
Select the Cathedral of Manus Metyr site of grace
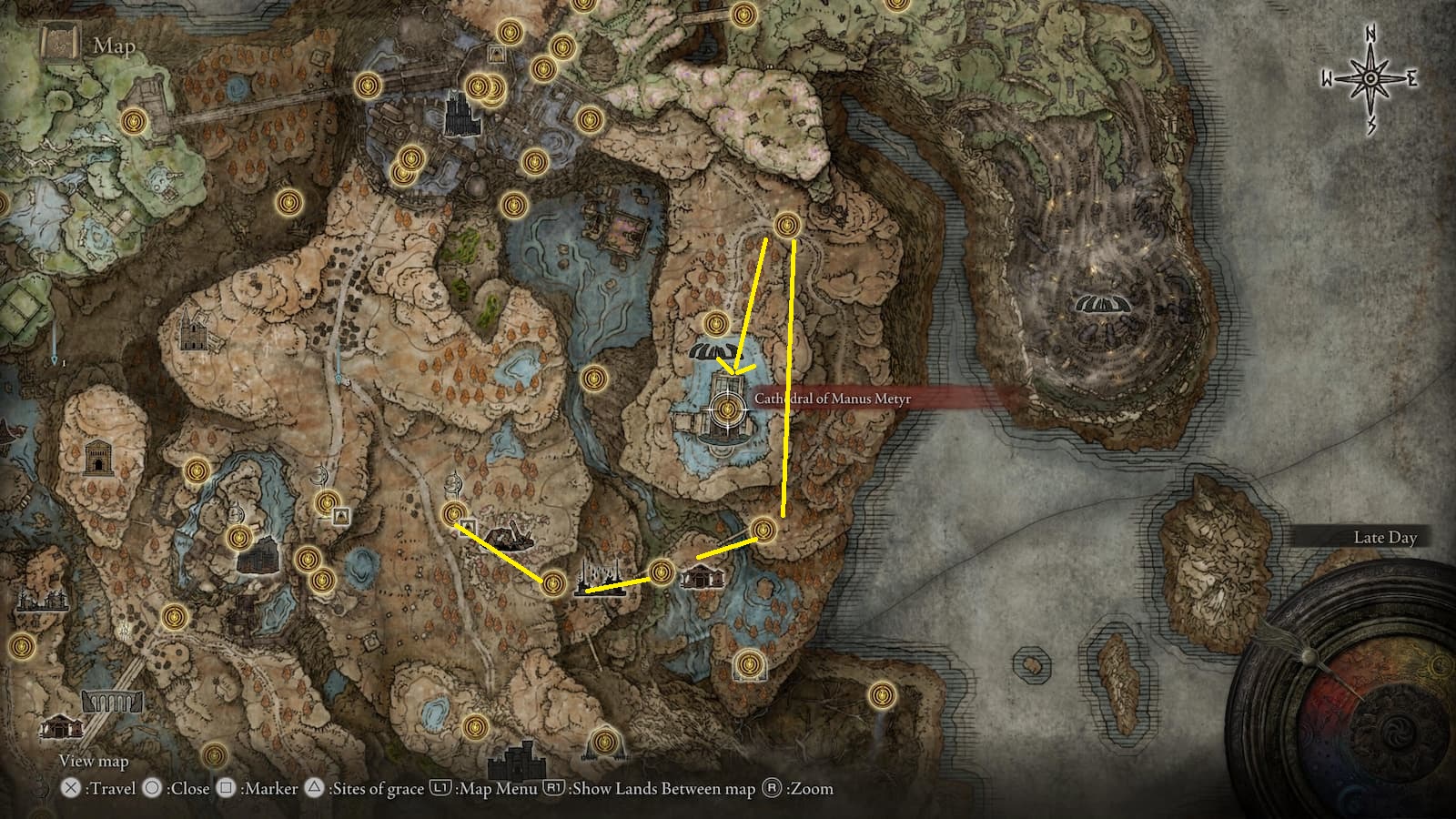pyautogui.click(x=726, y=409)
